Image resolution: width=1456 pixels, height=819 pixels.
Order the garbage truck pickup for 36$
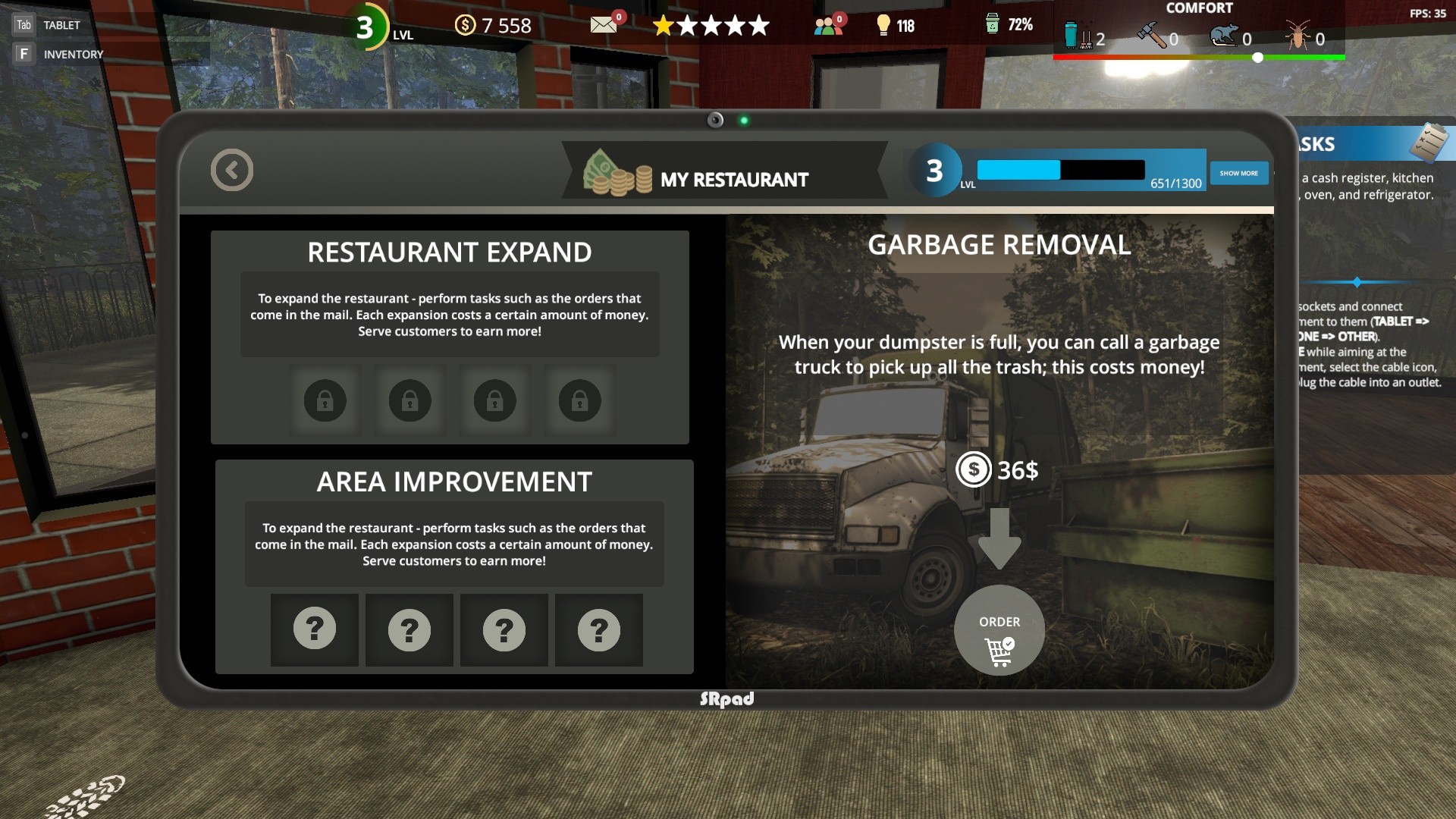pyautogui.click(x=999, y=631)
